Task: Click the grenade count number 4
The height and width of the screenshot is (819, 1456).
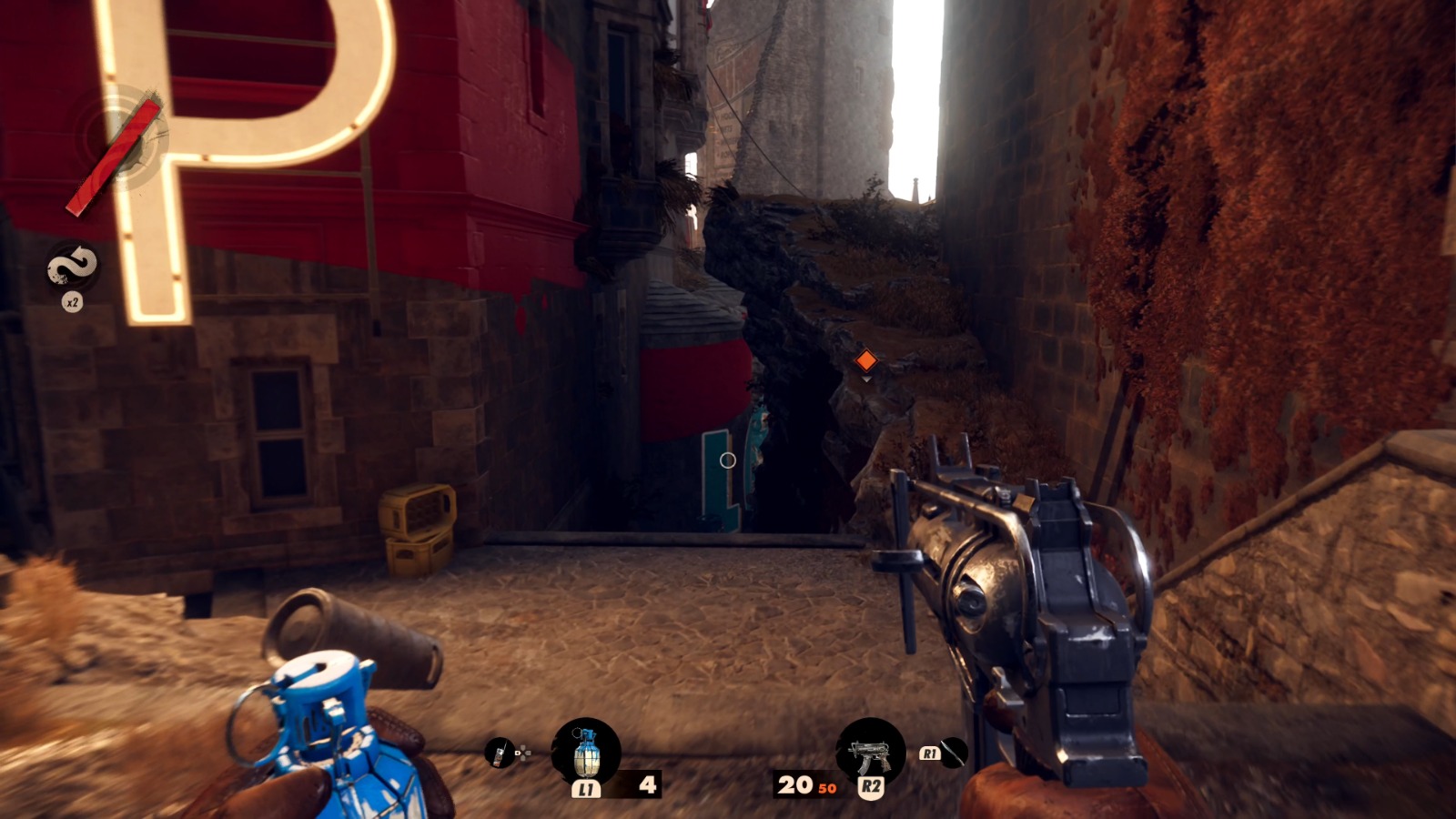Action: (x=648, y=784)
